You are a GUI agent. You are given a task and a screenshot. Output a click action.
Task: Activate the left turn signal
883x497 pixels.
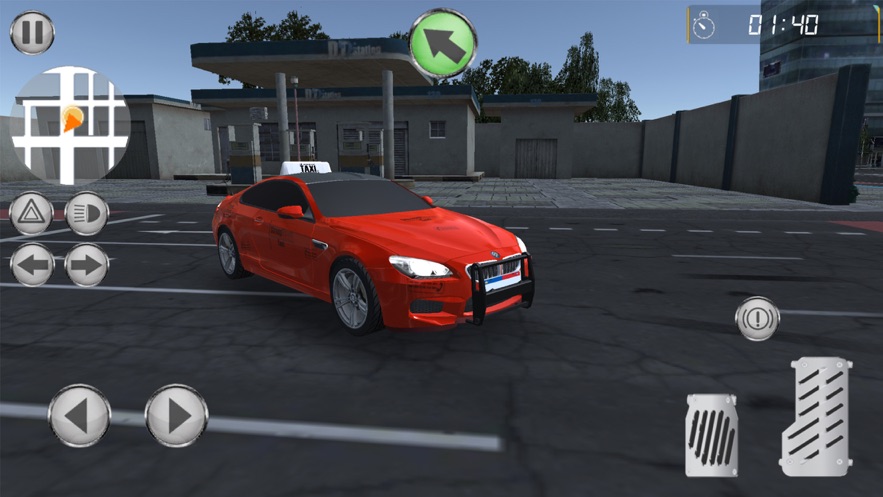pos(31,266)
